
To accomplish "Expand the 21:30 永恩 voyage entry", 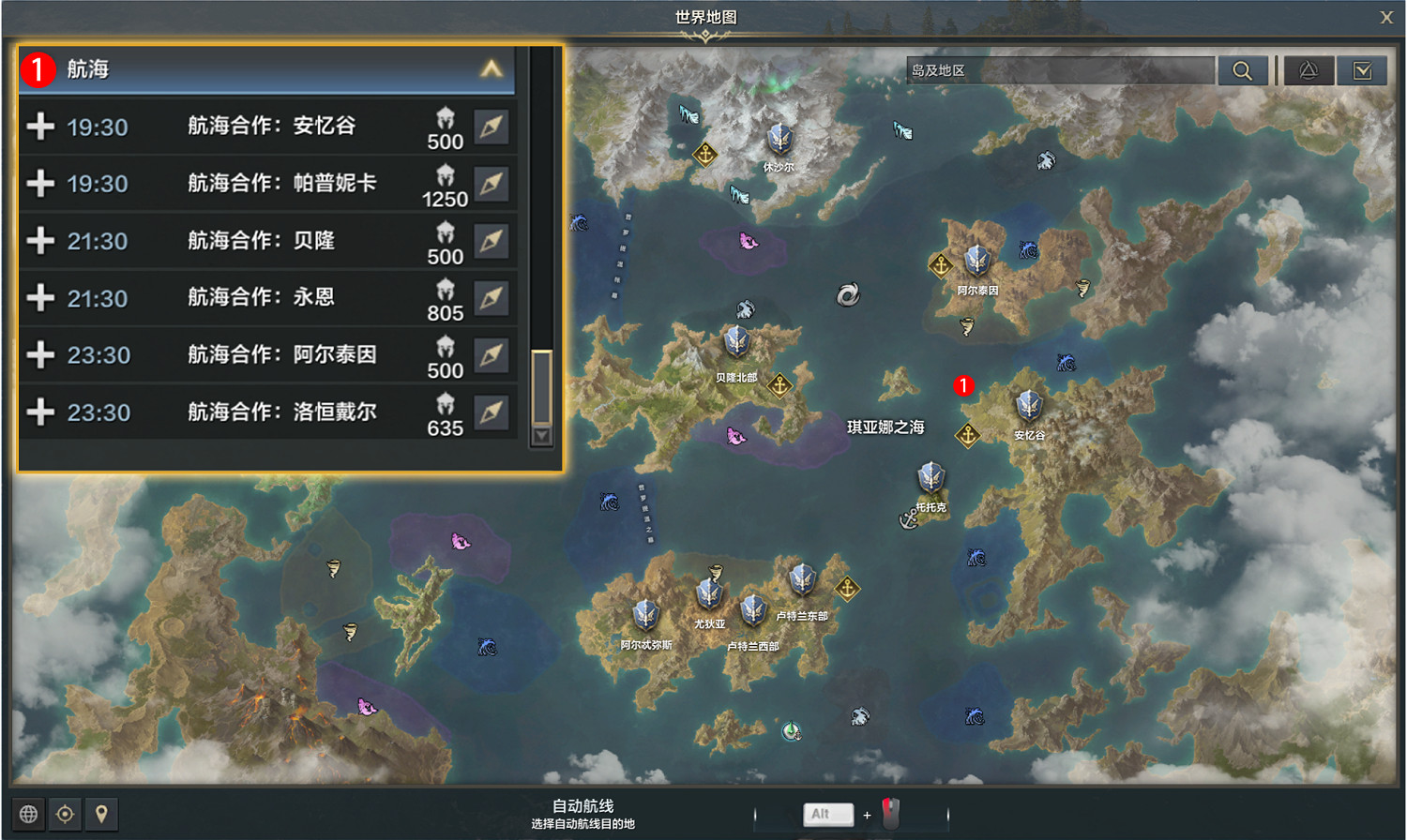I will coord(41,298).
